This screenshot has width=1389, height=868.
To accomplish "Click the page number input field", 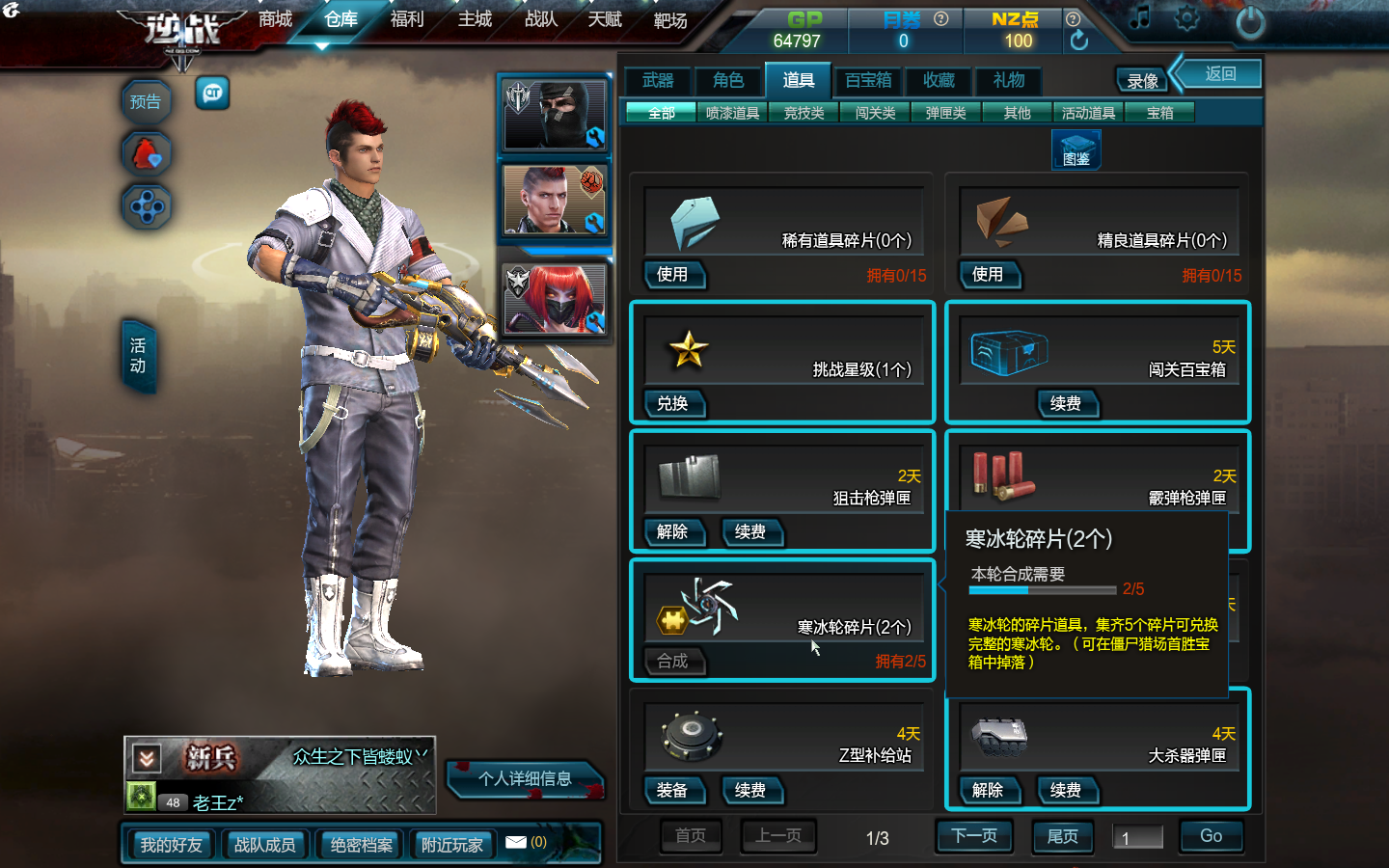I will [1138, 837].
